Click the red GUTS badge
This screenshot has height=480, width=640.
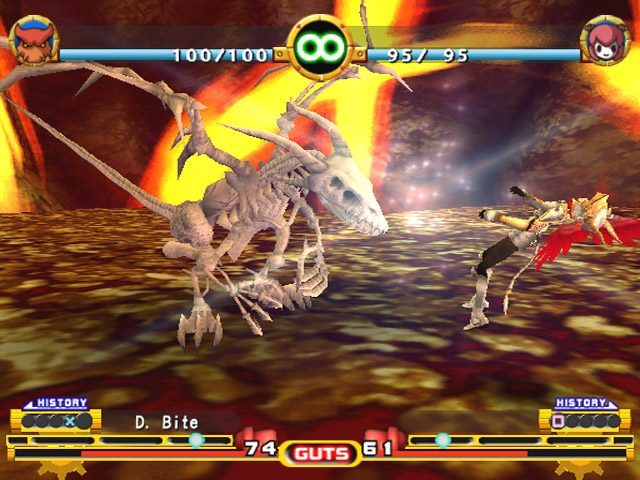click(x=320, y=453)
